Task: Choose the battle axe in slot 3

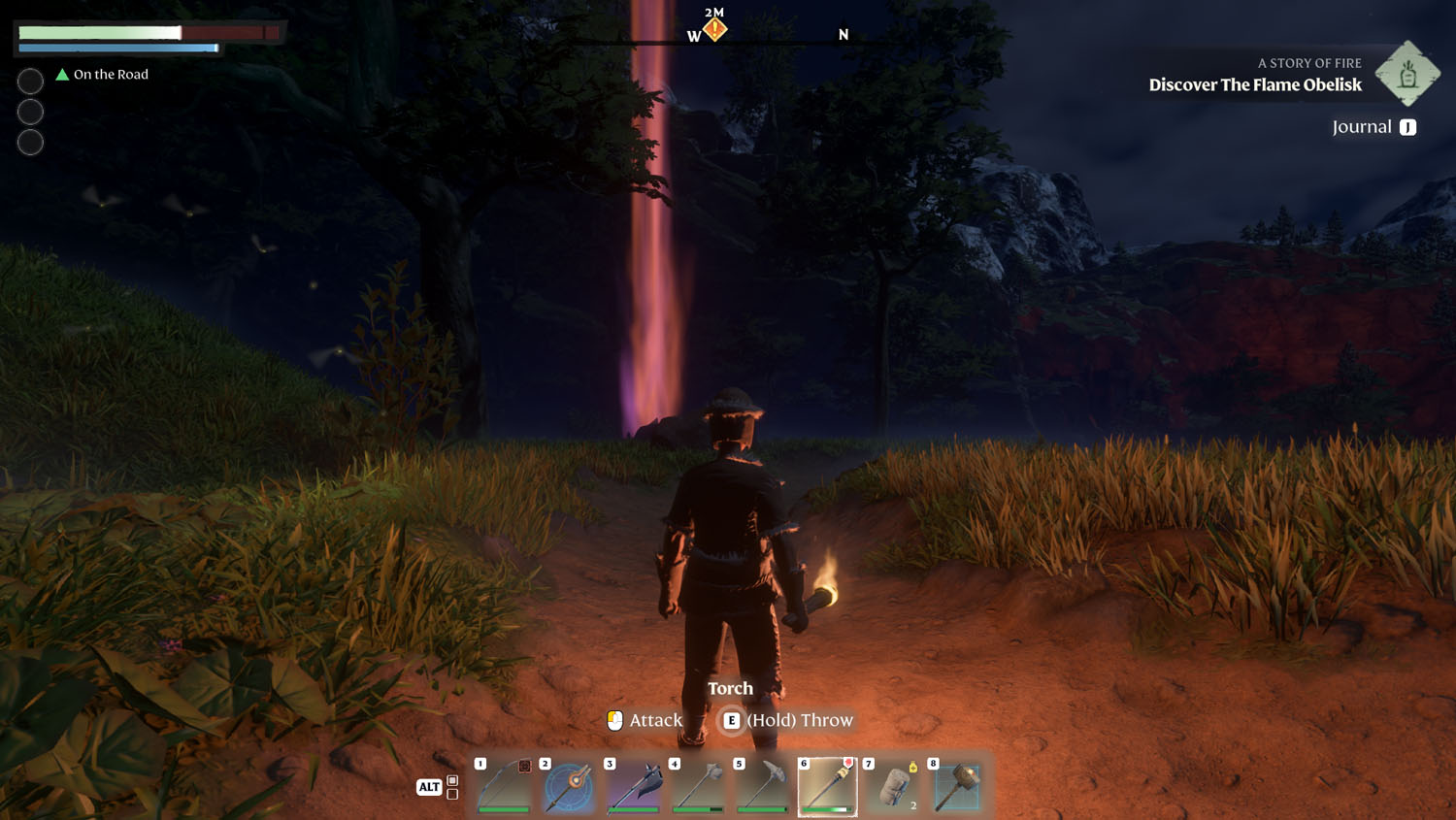Action: 633,786
